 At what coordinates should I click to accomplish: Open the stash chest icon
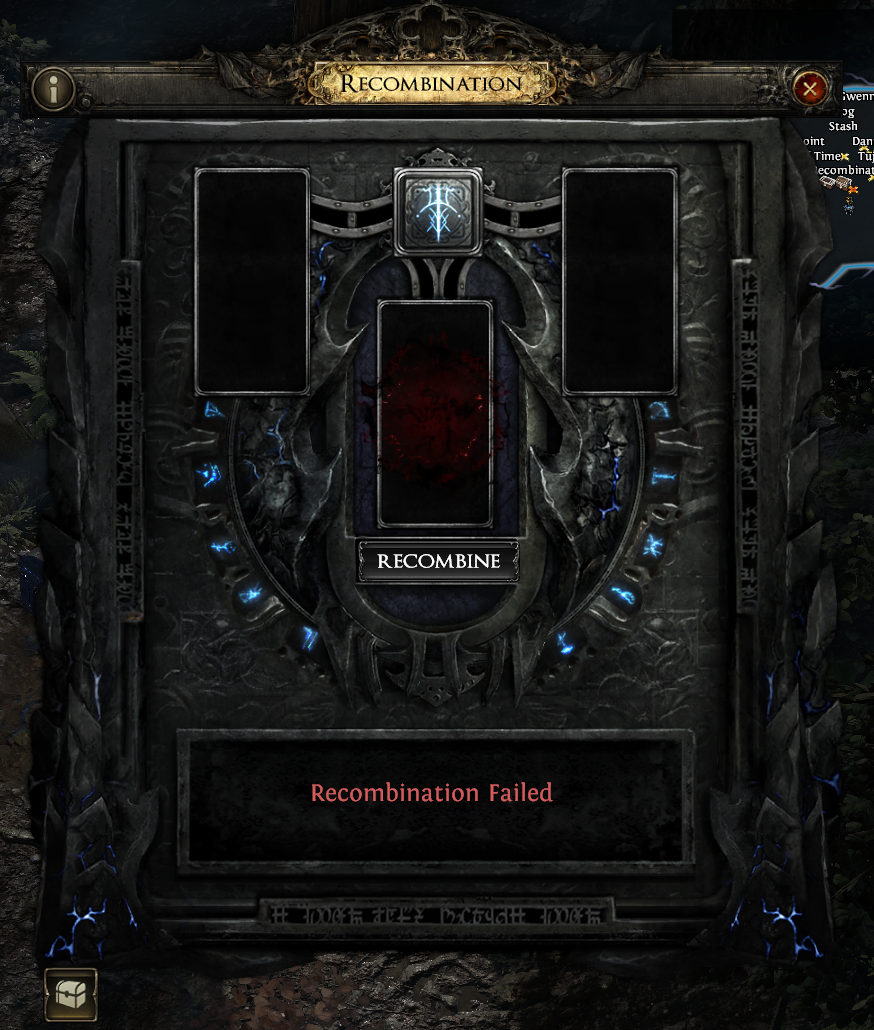(x=71, y=994)
